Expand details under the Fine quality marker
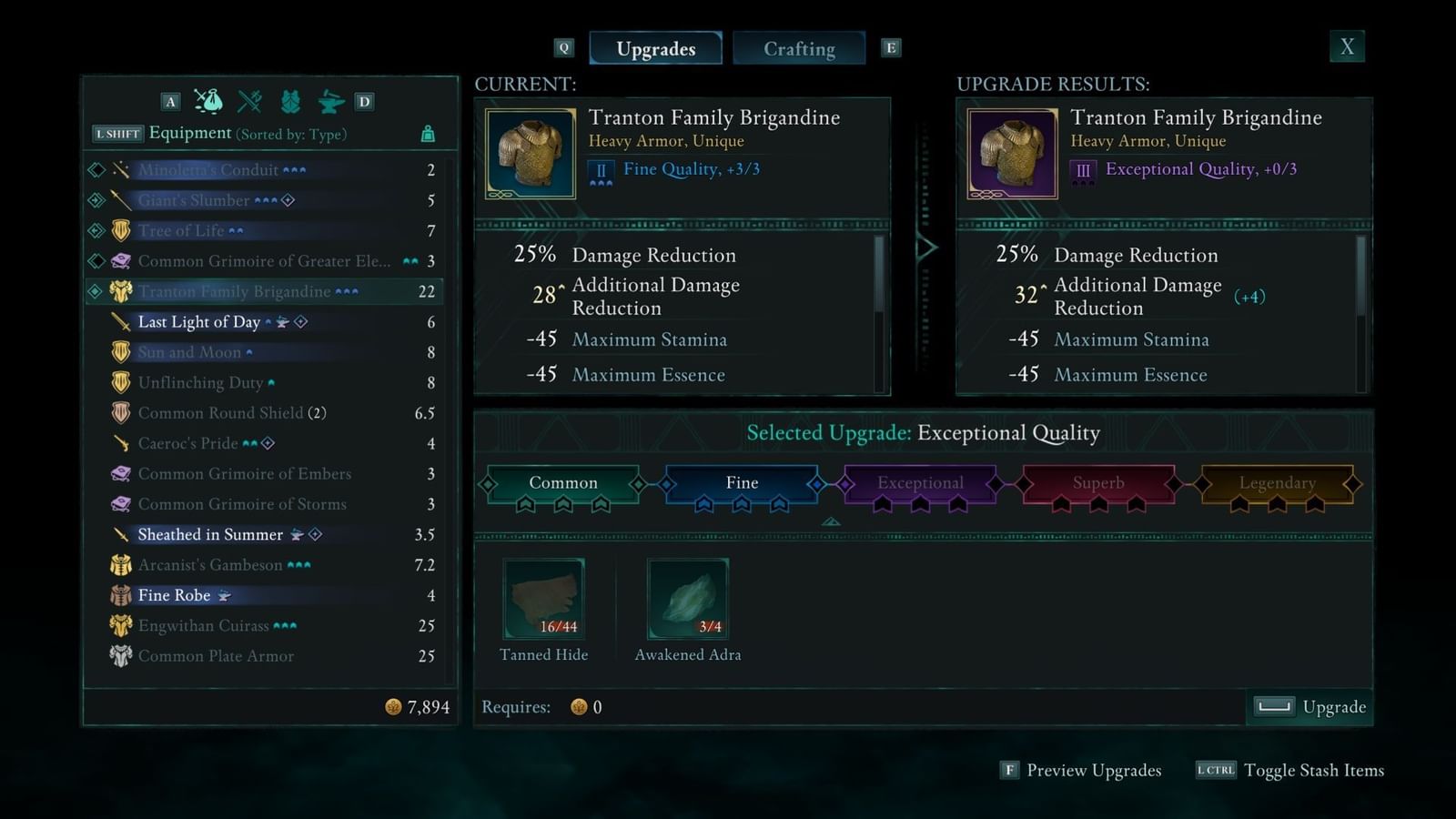The image size is (1456, 819). pos(831,521)
